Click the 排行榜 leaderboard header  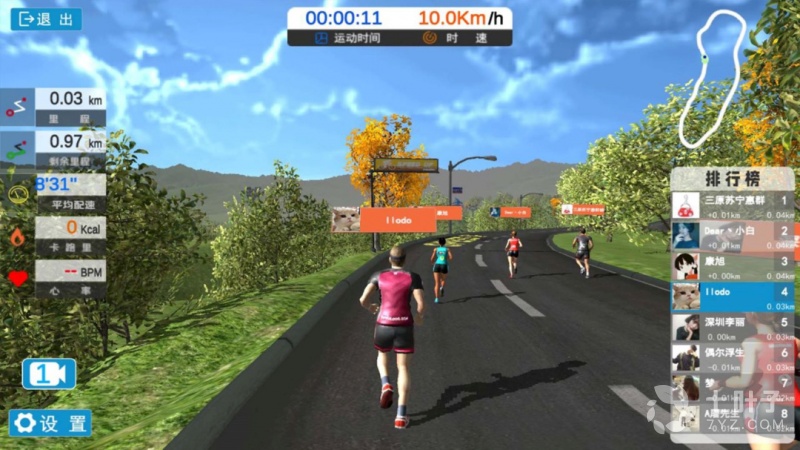732,179
